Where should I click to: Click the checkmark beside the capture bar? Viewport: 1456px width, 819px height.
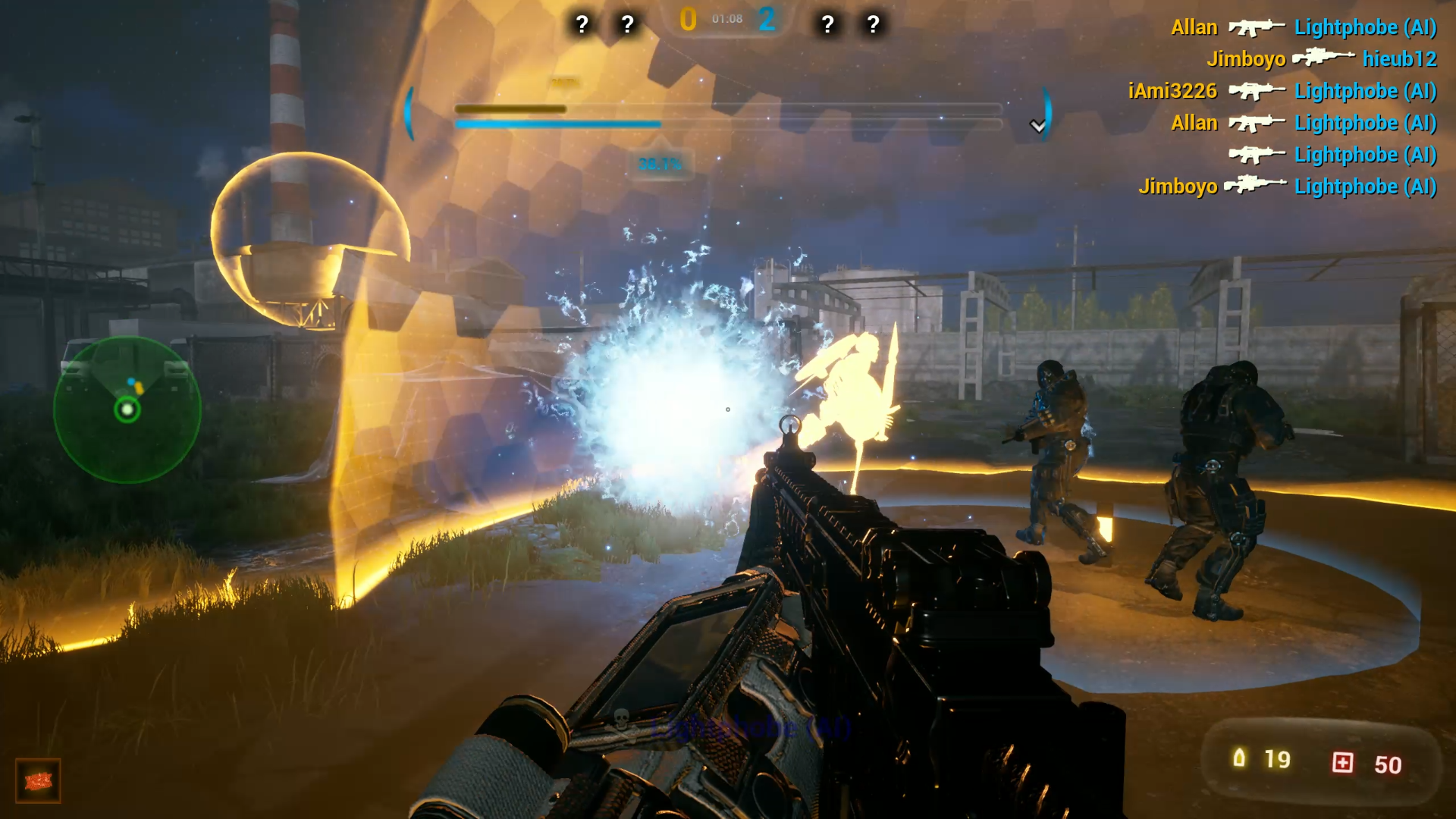(1037, 126)
